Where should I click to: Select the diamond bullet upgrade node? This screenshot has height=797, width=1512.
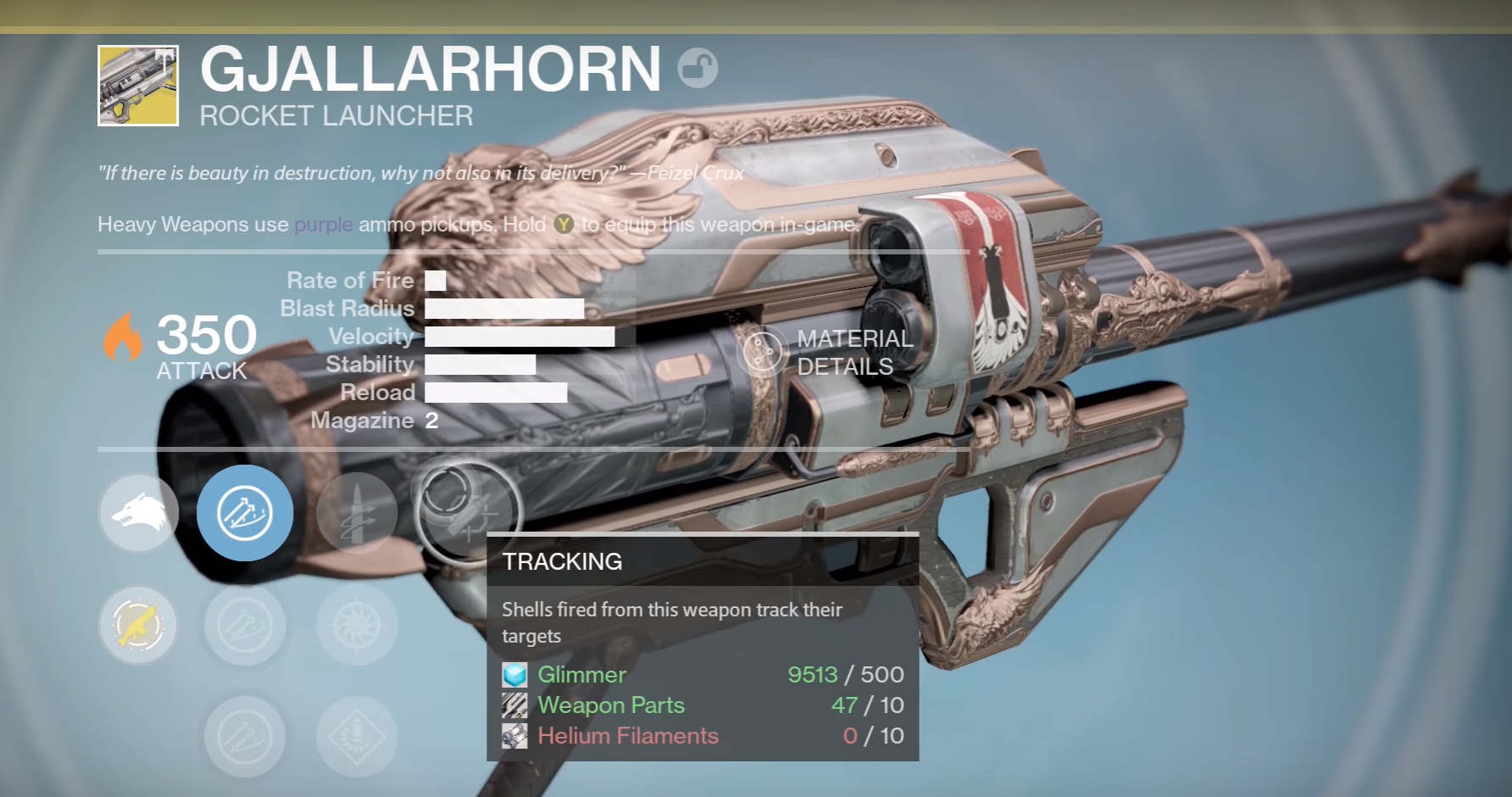click(357, 737)
